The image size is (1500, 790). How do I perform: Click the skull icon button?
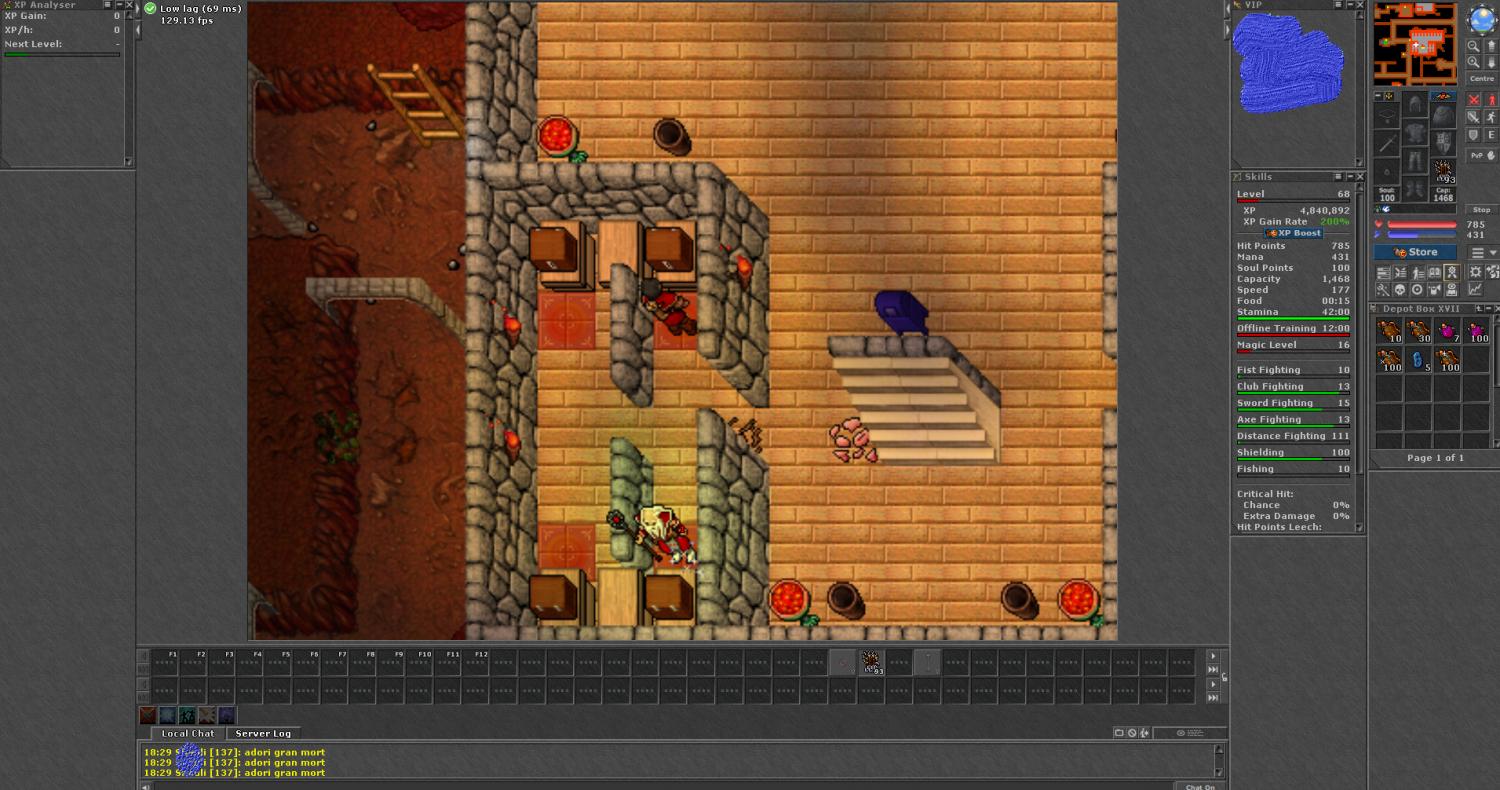[1400, 290]
